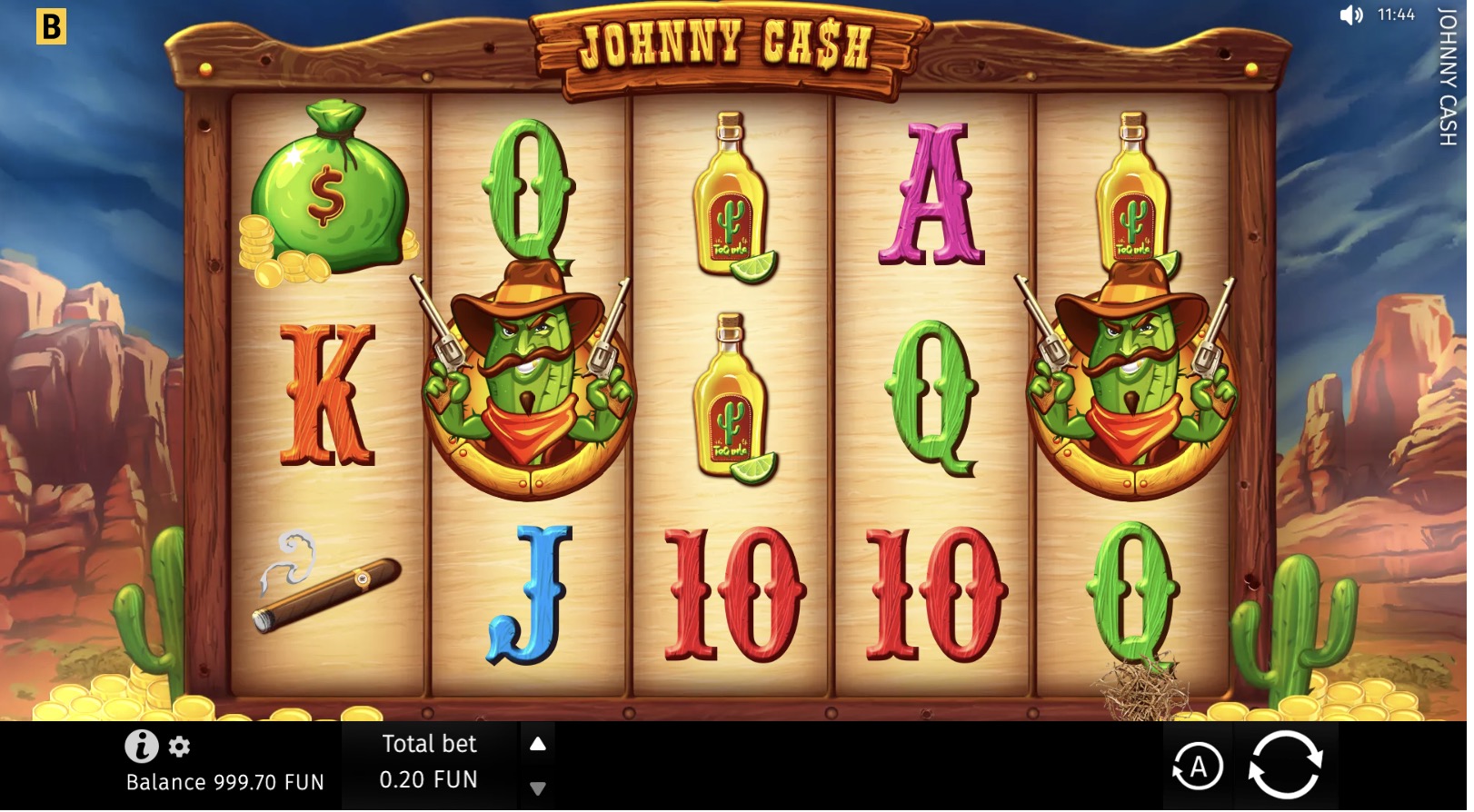The image size is (1474, 812).
Task: Enable continuous spins via the A button
Action: coord(1200,767)
